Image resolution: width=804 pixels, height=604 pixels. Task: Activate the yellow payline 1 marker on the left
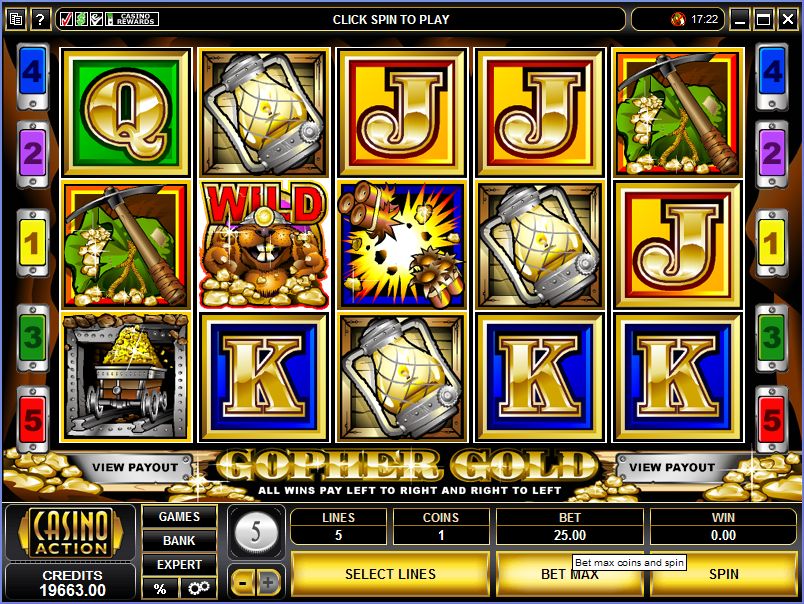click(x=32, y=240)
